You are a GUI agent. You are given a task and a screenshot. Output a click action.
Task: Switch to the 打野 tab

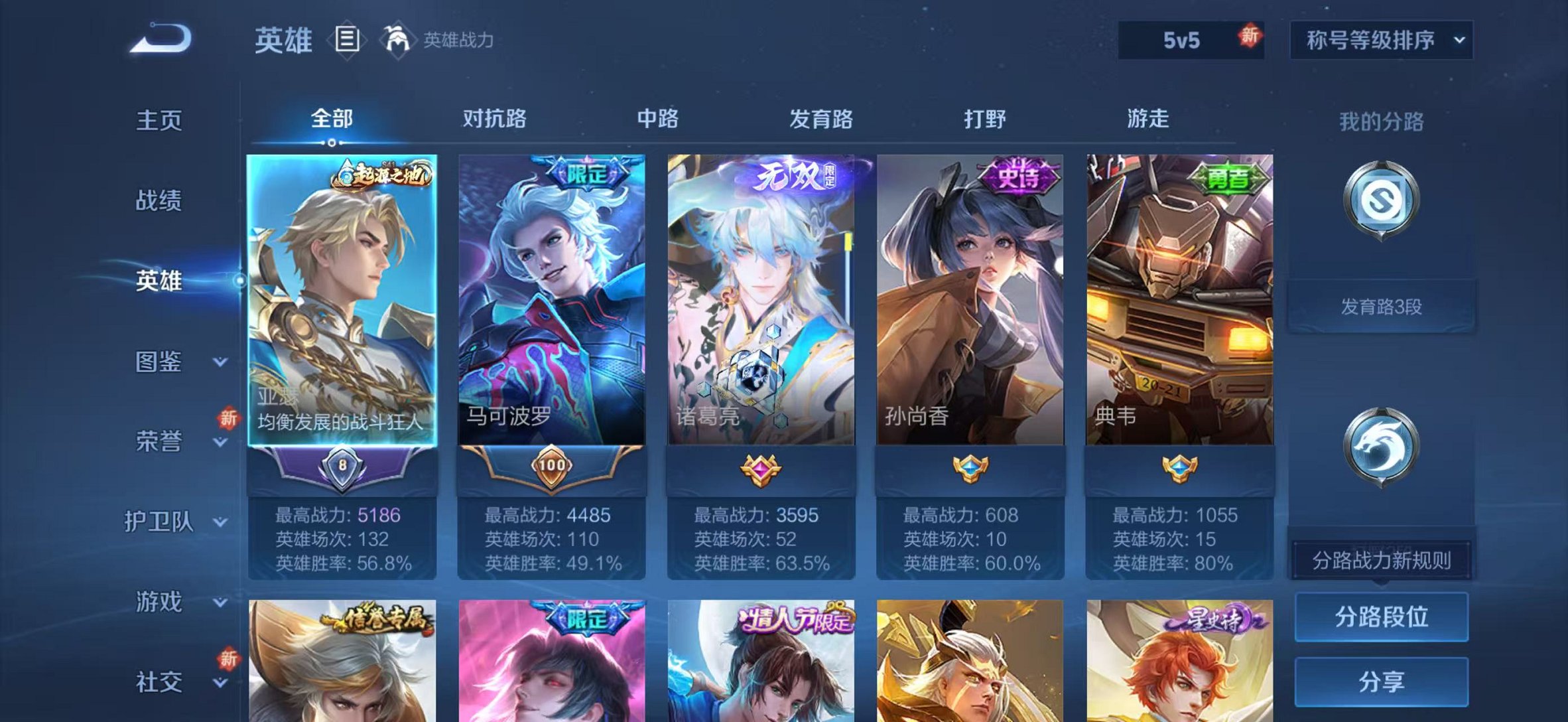[x=984, y=119]
